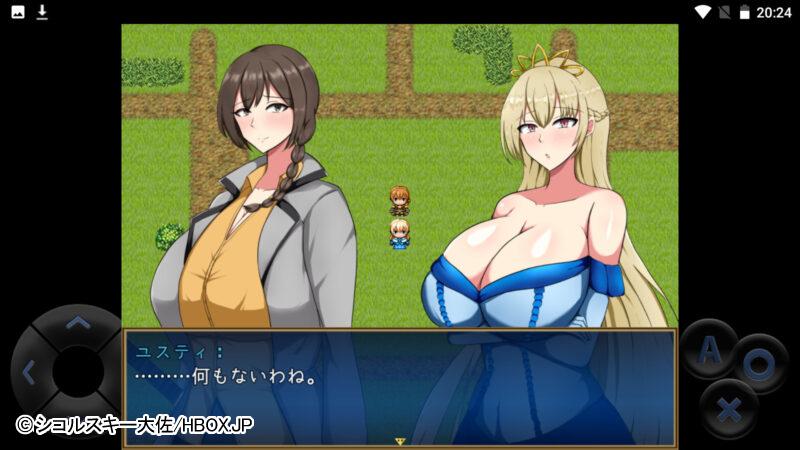Tap the D-pad up arrow
Viewport: 800px width, 450px height.
pos(77,324)
